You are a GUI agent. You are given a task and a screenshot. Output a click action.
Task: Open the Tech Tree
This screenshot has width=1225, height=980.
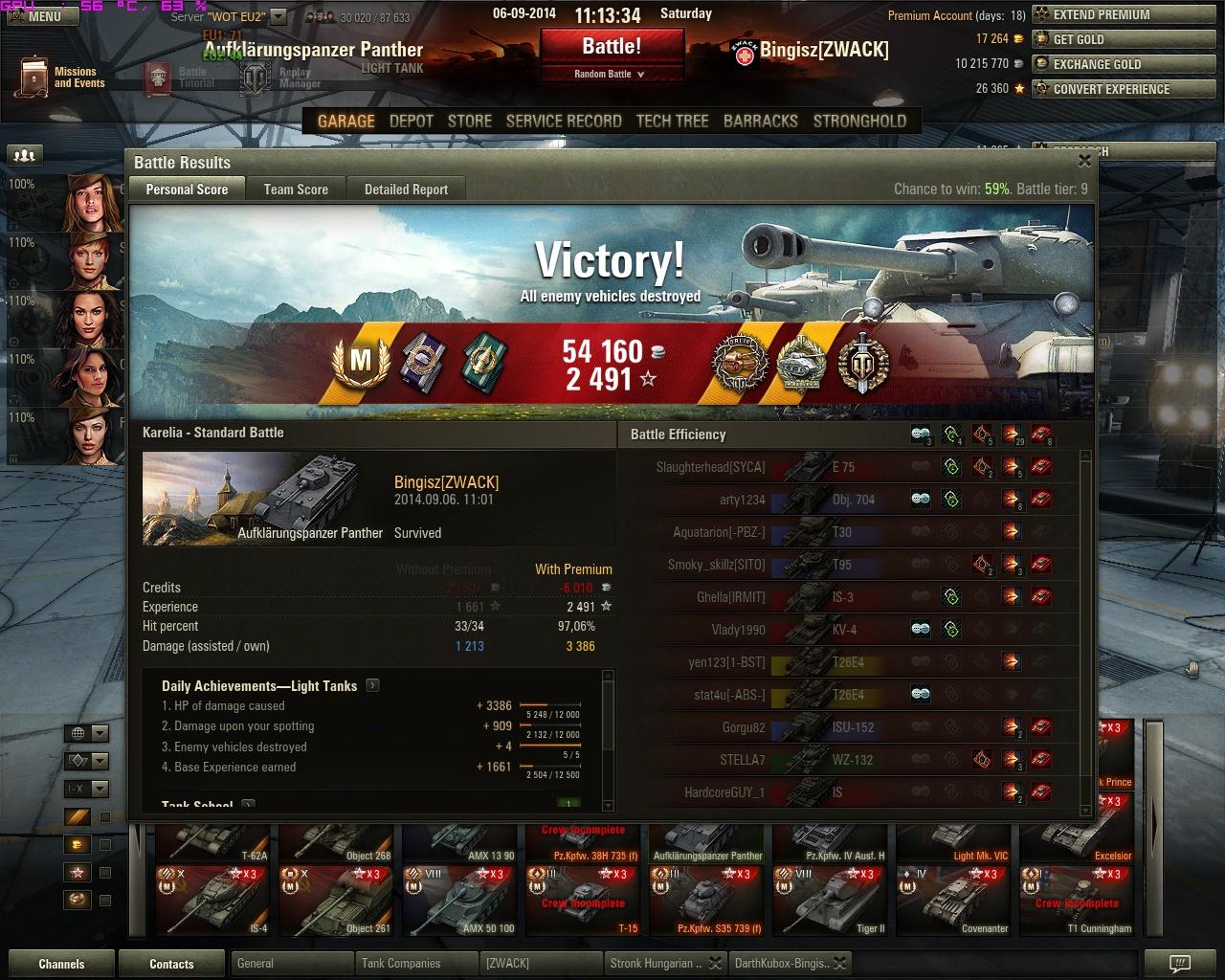(672, 121)
